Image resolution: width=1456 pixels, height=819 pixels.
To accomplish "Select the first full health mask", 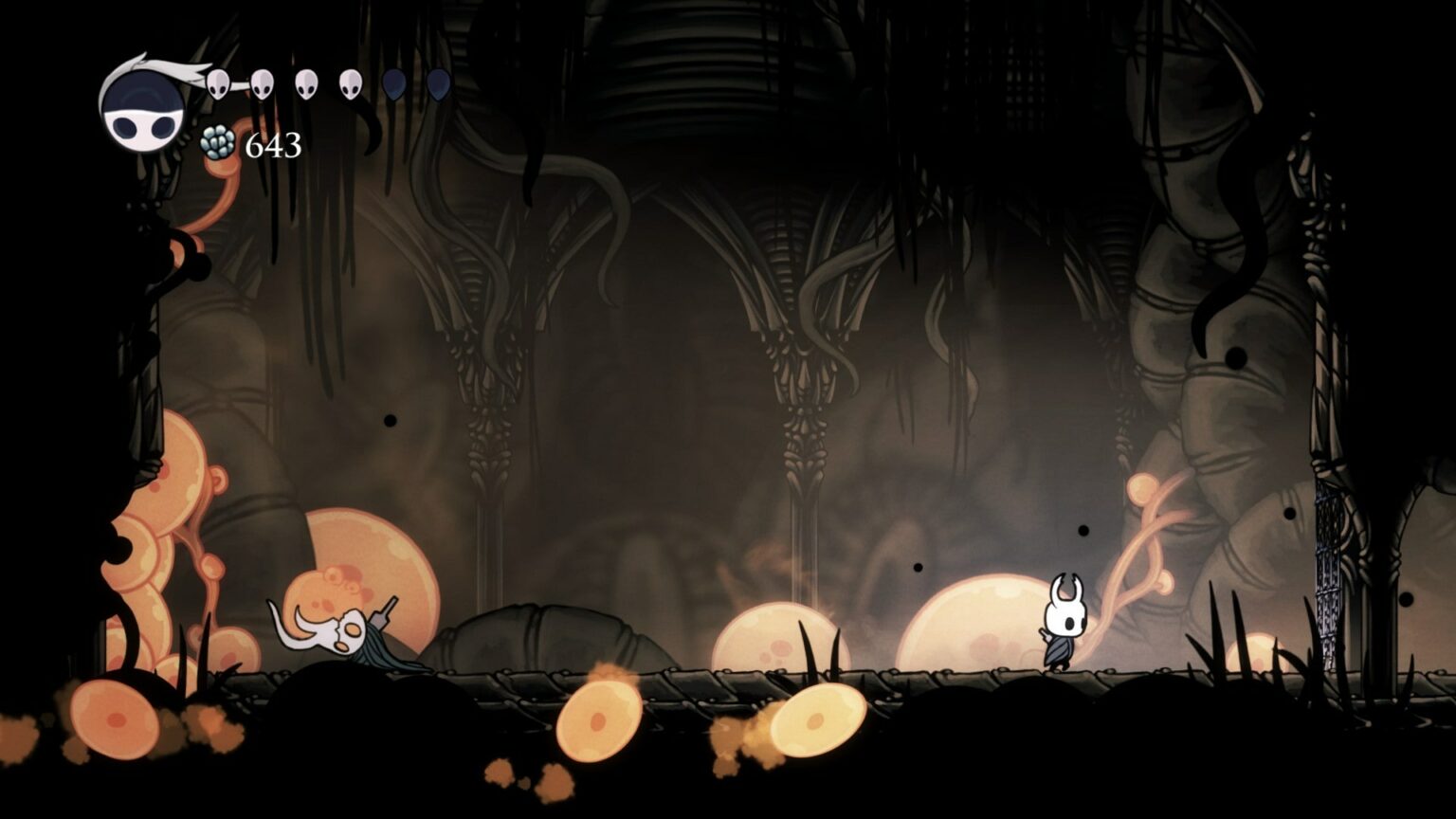I will [219, 83].
